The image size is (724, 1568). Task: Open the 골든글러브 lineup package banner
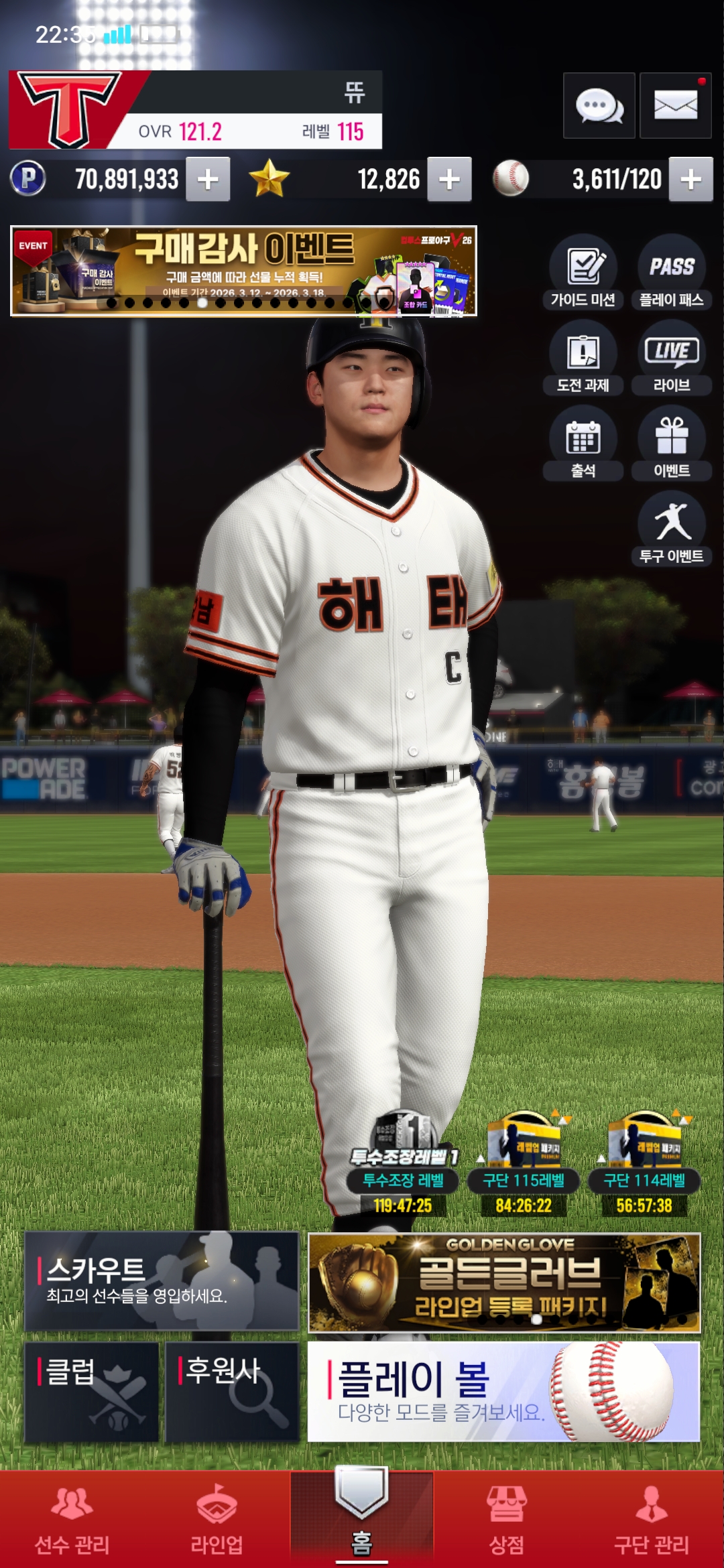tap(504, 1282)
